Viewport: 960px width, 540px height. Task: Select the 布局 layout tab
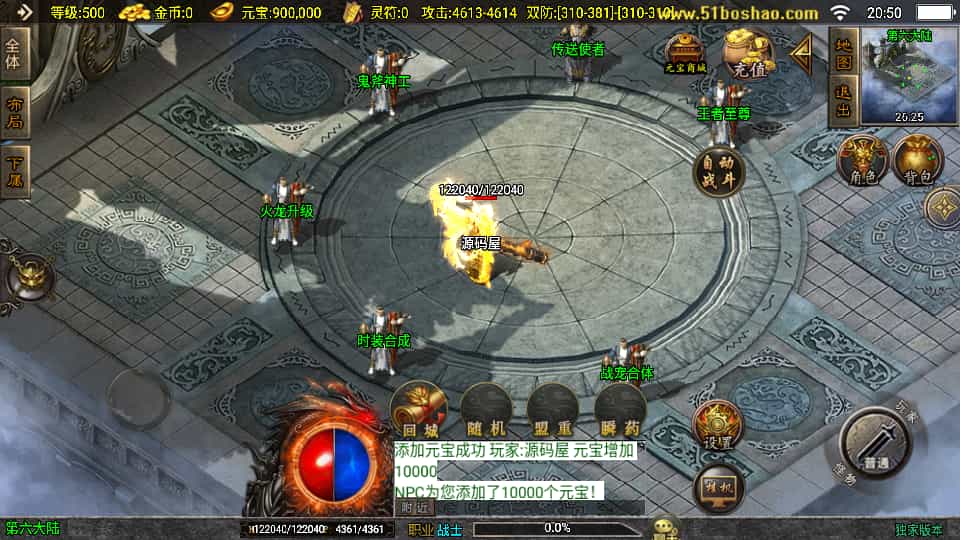(x=14, y=113)
